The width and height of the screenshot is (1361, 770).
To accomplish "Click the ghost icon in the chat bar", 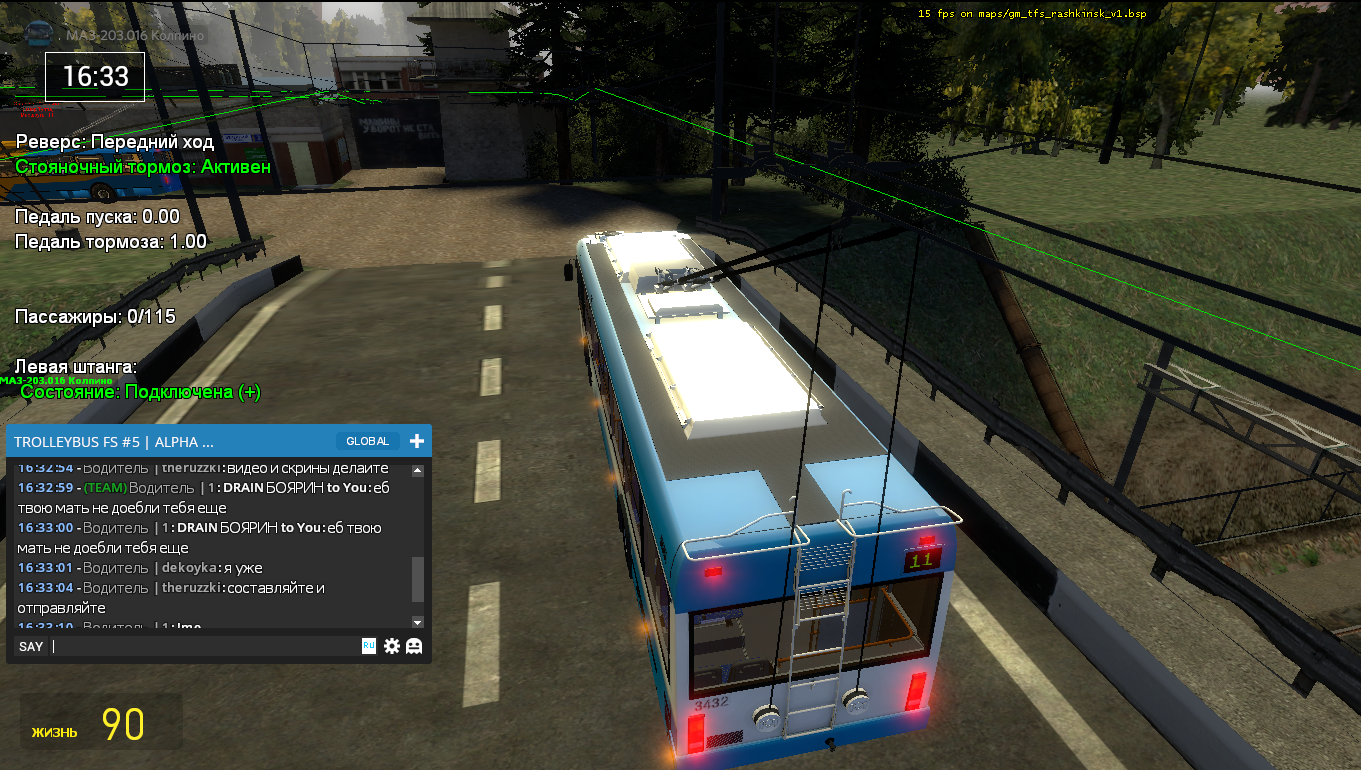I will pos(414,646).
